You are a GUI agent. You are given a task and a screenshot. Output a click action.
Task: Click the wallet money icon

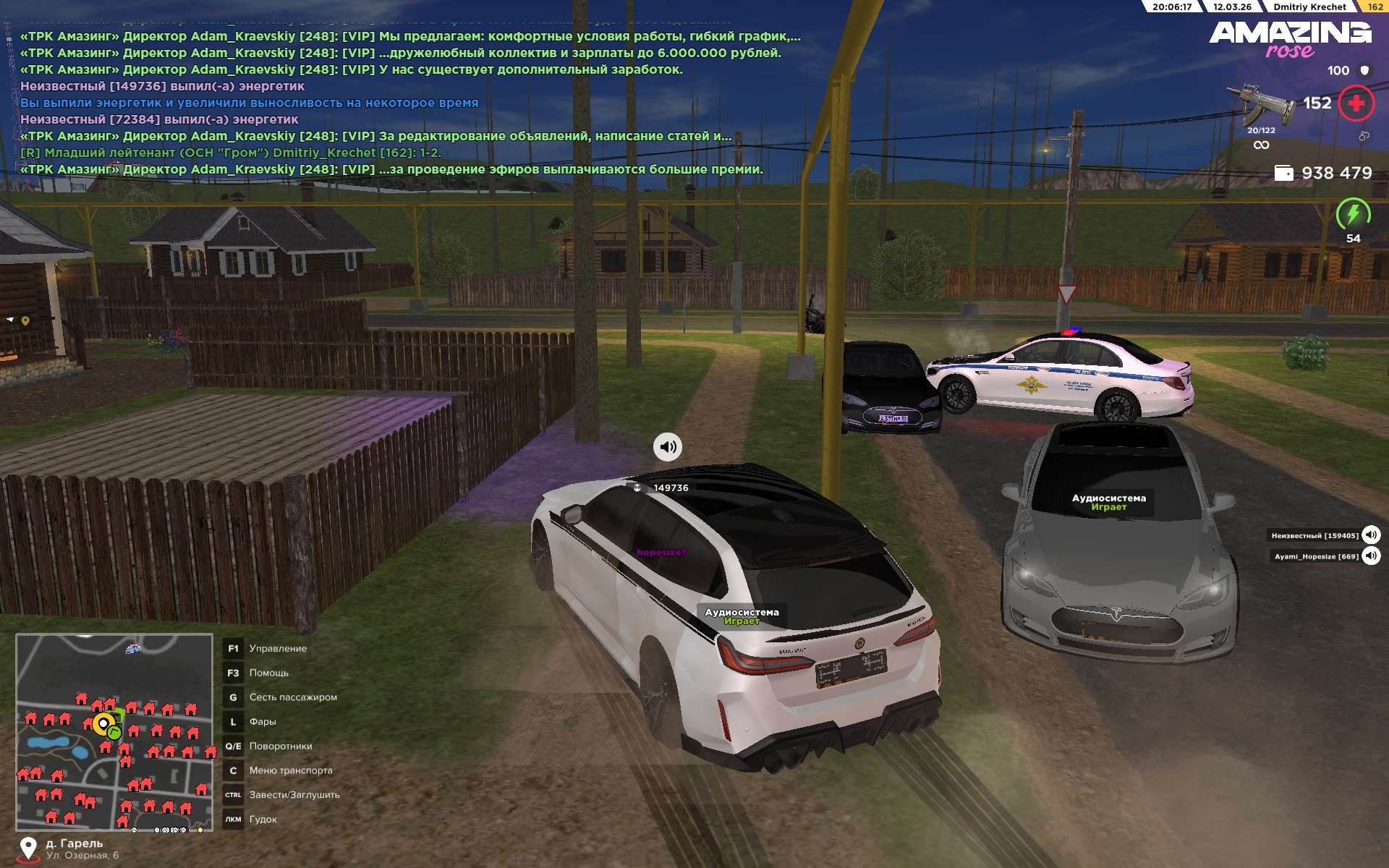[x=1283, y=173]
